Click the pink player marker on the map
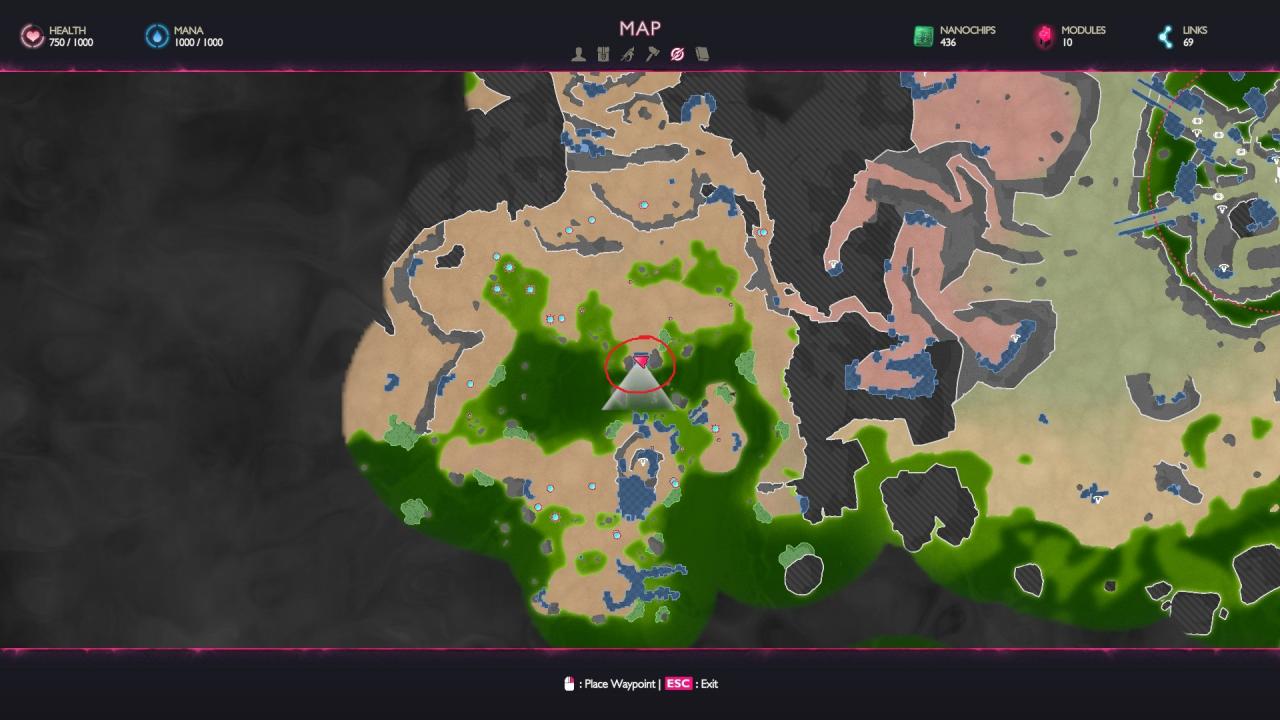This screenshot has height=720, width=1280. 641,360
